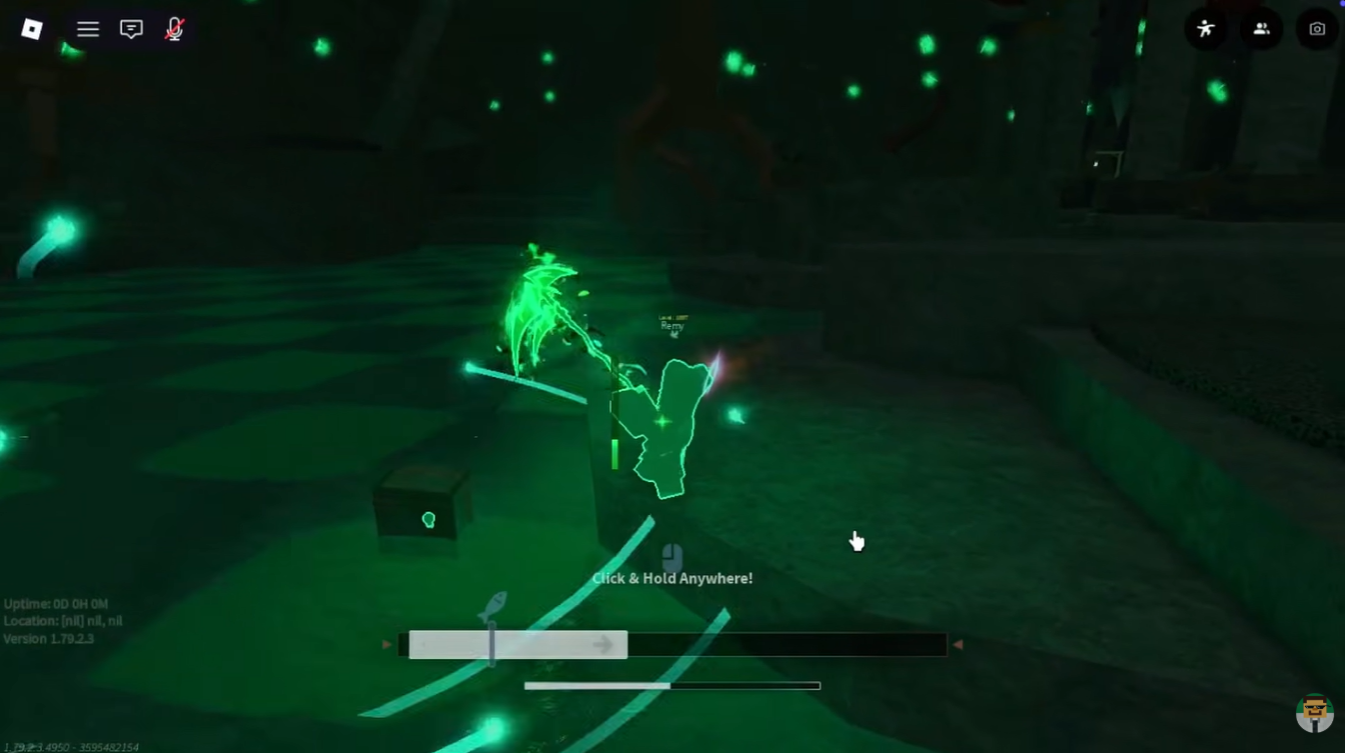Open the players list icon
Image resolution: width=1345 pixels, height=753 pixels.
pyautogui.click(x=1261, y=29)
